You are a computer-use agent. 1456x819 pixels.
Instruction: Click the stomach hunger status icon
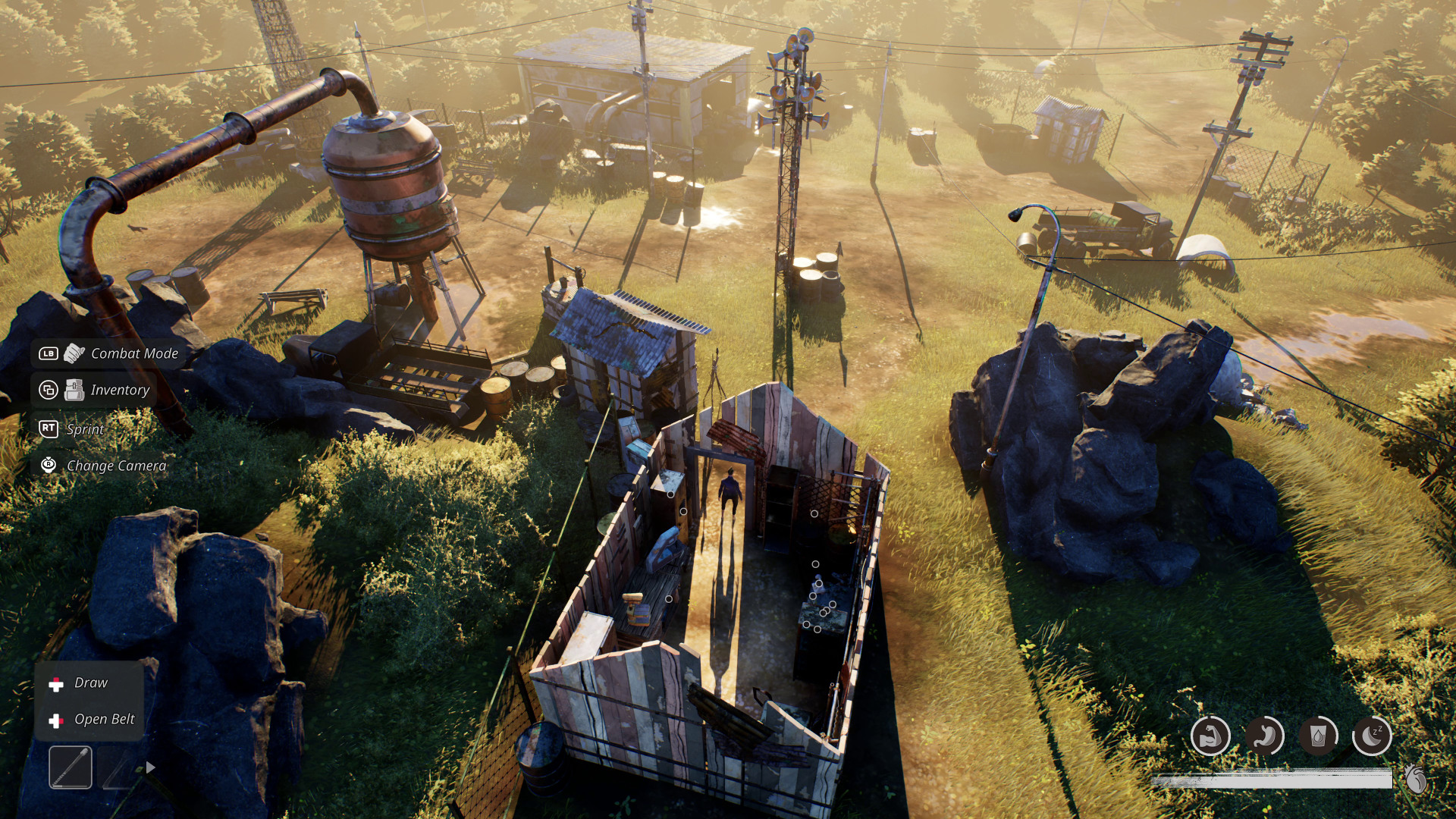pos(1264,736)
